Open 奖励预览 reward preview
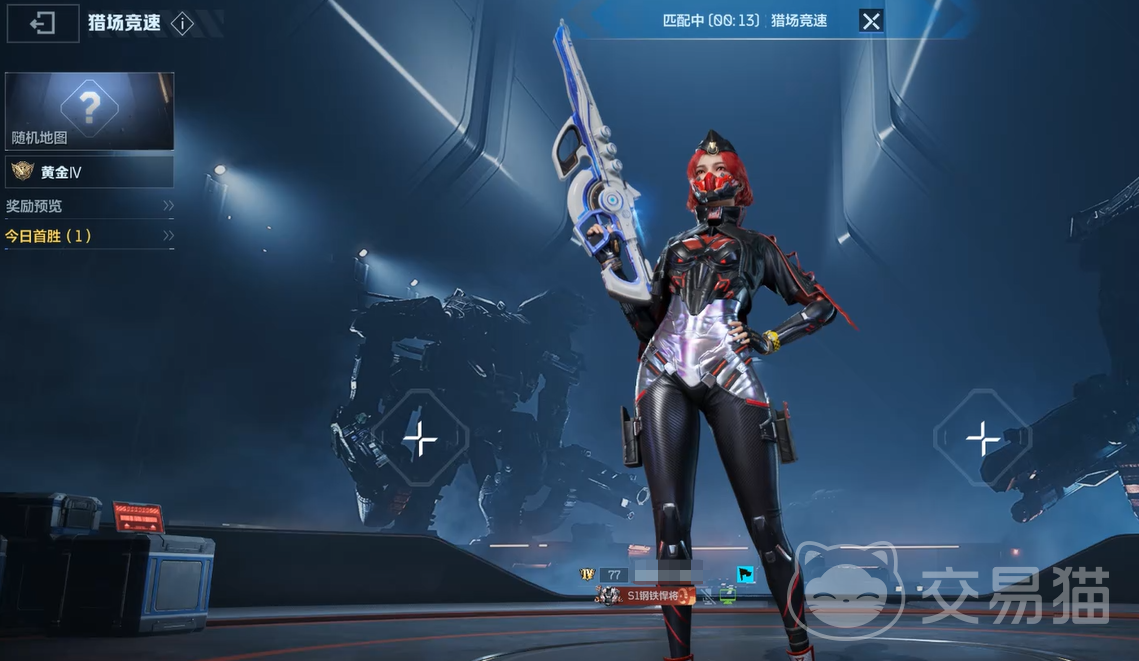1139x661 pixels. click(89, 206)
